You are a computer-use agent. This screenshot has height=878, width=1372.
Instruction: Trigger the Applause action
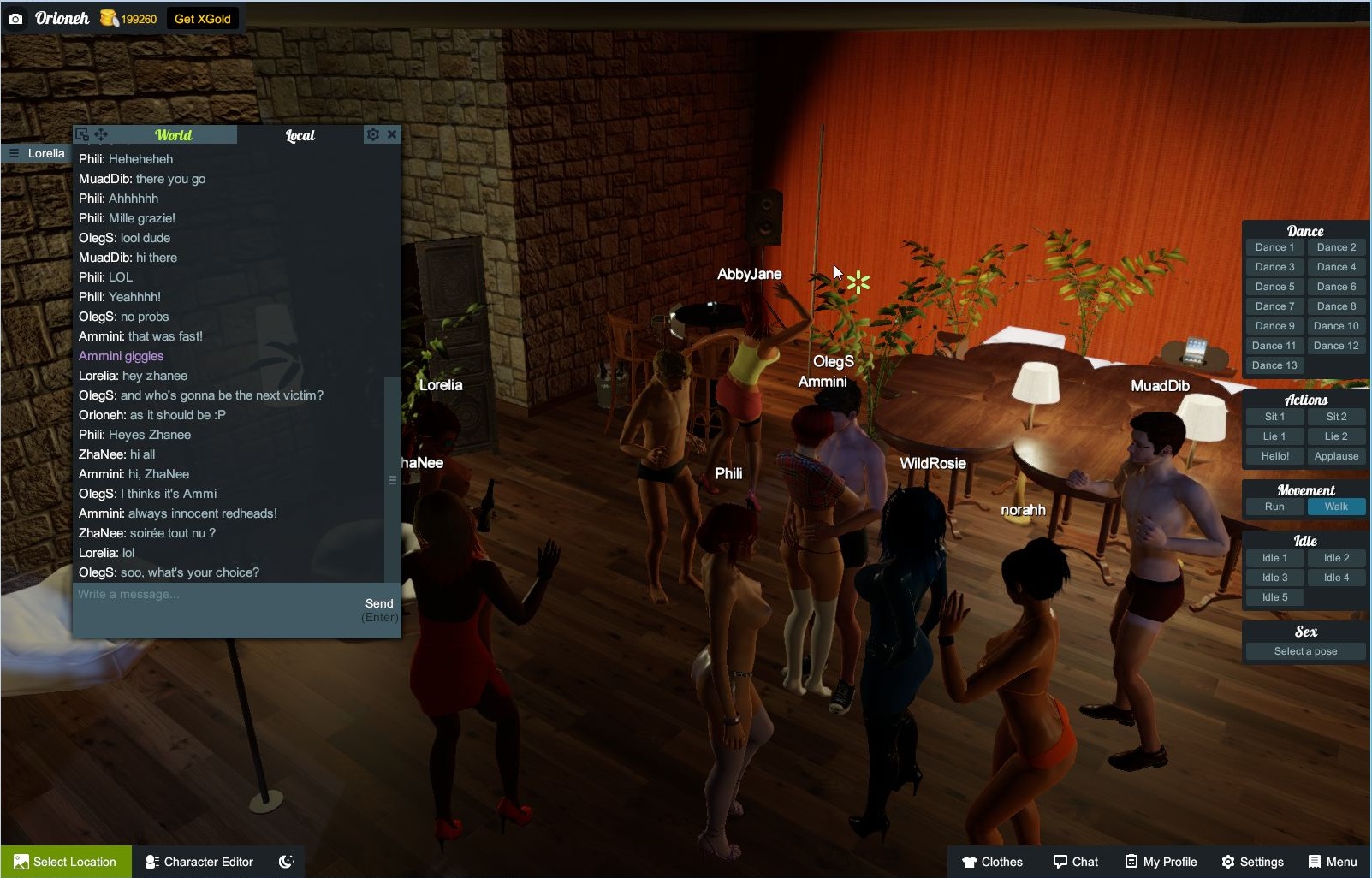tap(1336, 456)
